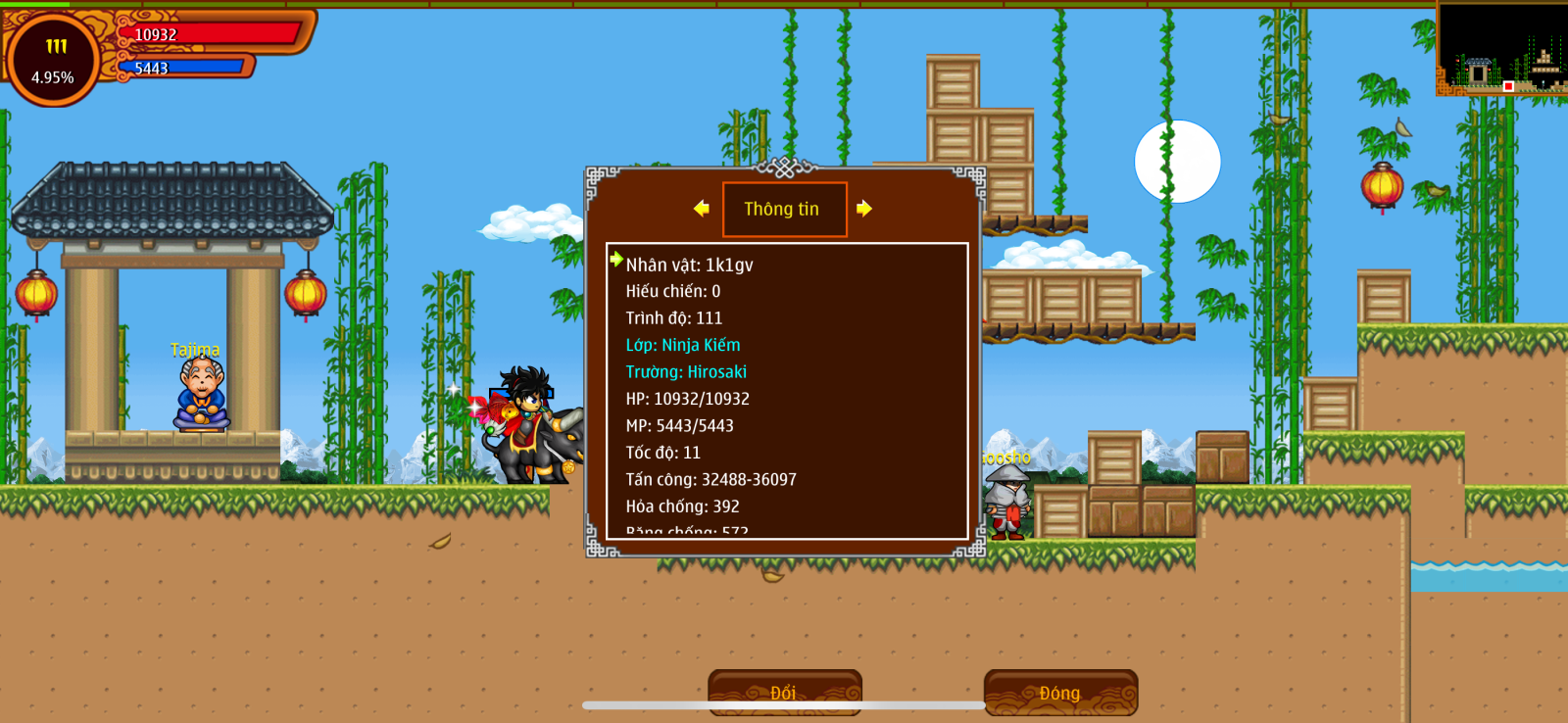Select the Nhân vật: 1k1gv row
This screenshot has width=1568, height=723.
pos(690,265)
